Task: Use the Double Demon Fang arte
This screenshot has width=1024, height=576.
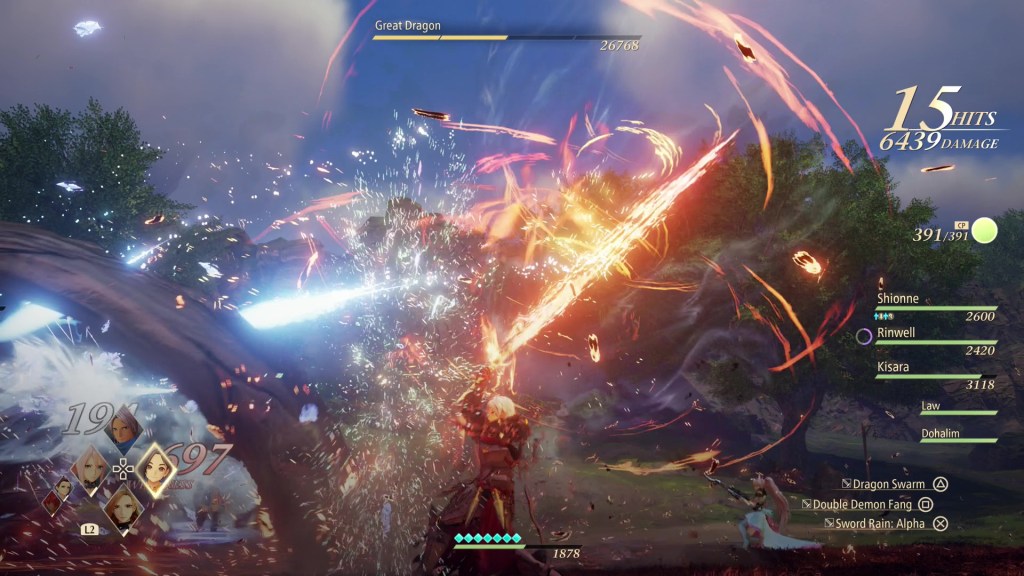Action: pos(872,505)
